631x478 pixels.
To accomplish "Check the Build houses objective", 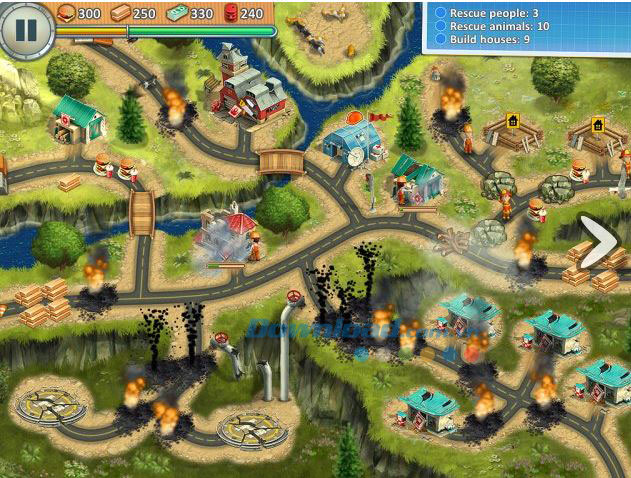I will click(488, 40).
